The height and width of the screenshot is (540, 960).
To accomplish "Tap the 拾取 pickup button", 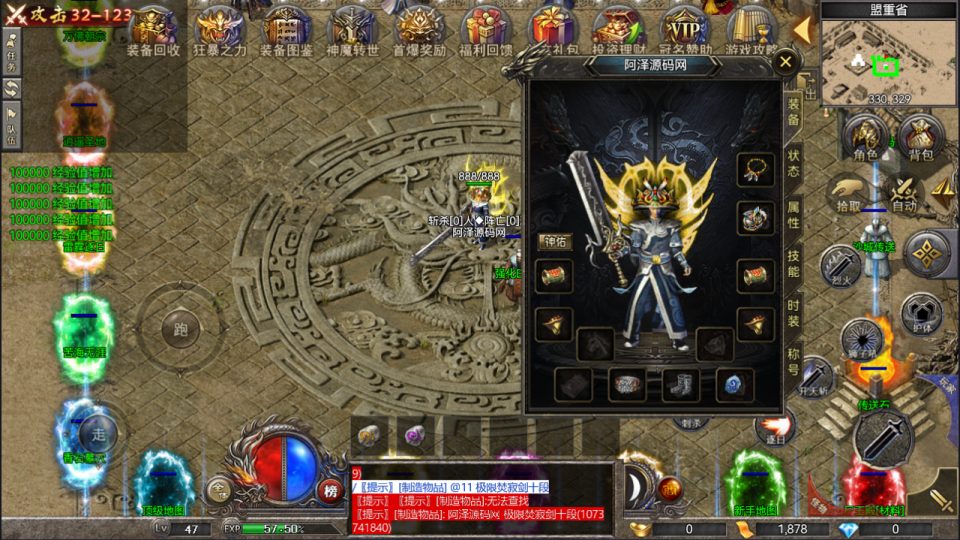I will pos(848,192).
